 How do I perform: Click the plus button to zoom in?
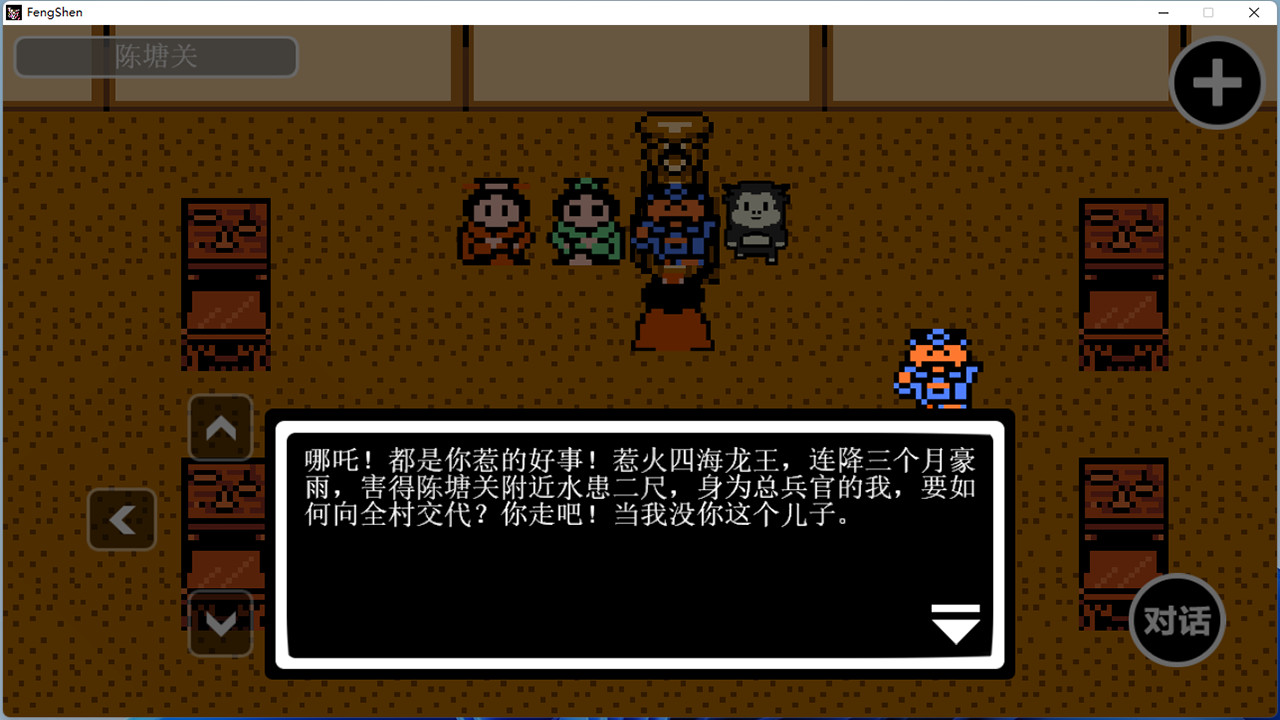coord(1216,83)
